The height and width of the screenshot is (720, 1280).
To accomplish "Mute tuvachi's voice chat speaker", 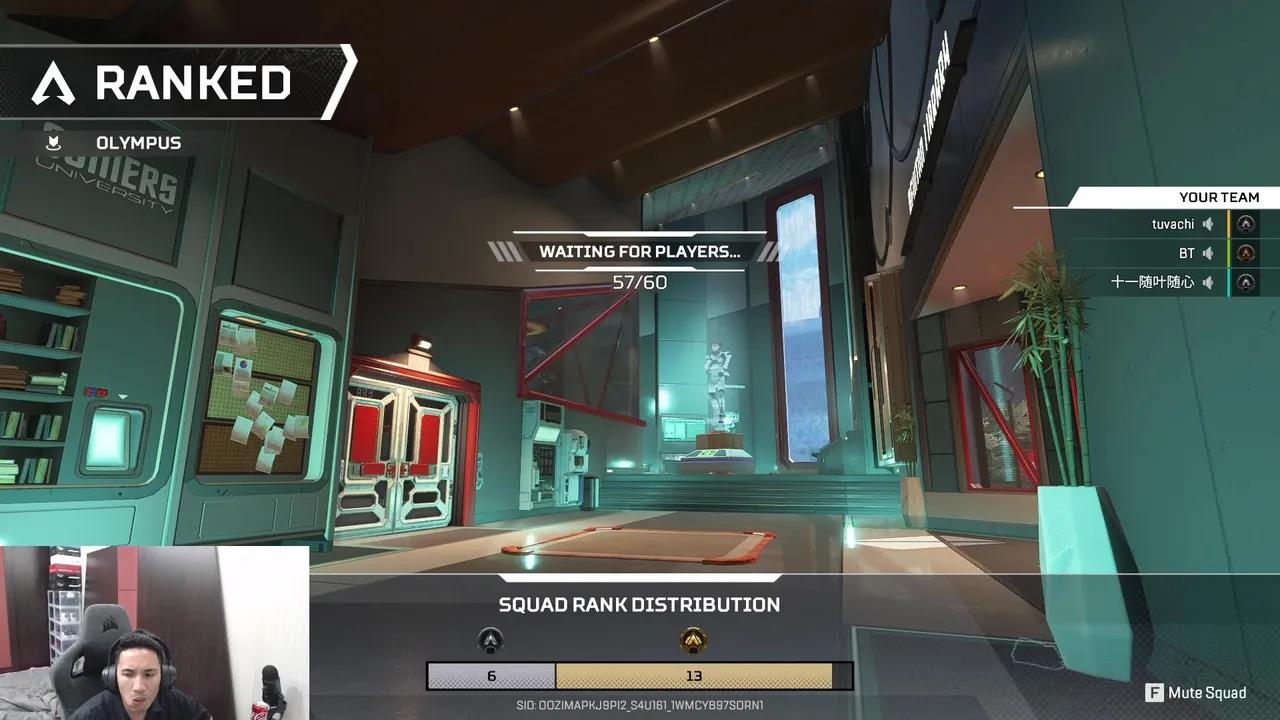I will (1207, 224).
